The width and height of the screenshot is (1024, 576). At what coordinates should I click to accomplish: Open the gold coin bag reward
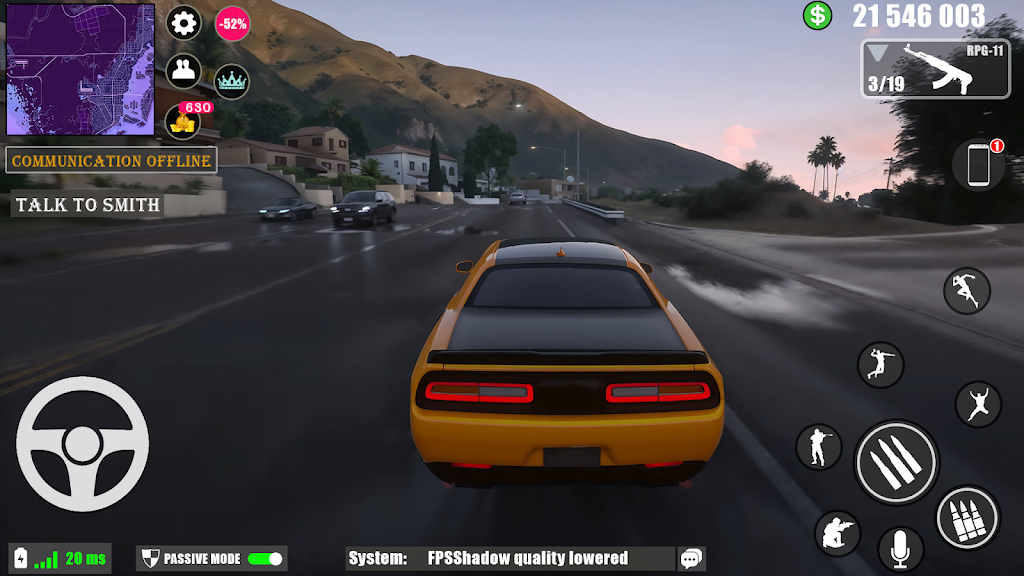click(x=184, y=121)
